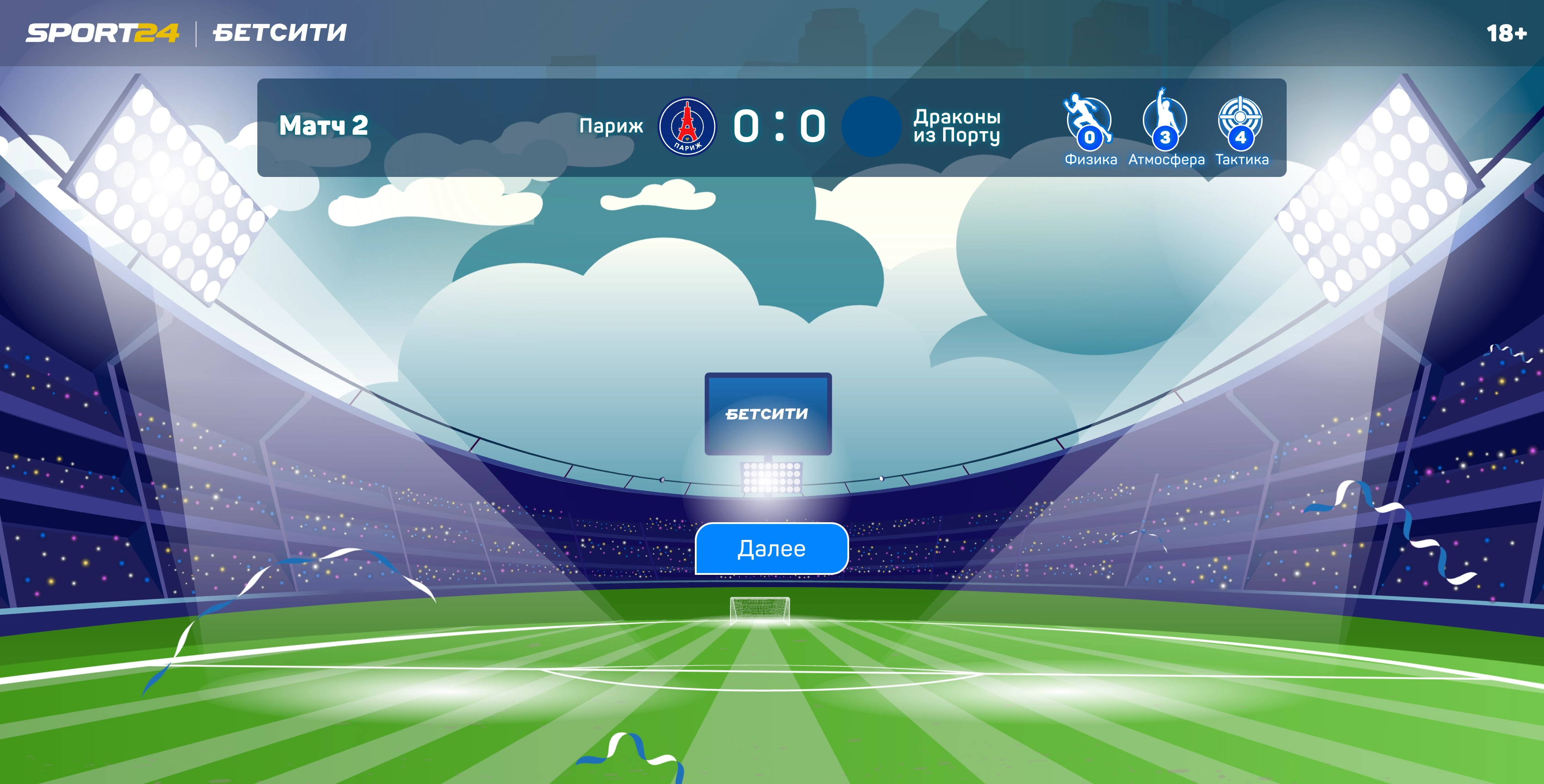
Task: Click the Париж team name text
Action: tap(611, 127)
